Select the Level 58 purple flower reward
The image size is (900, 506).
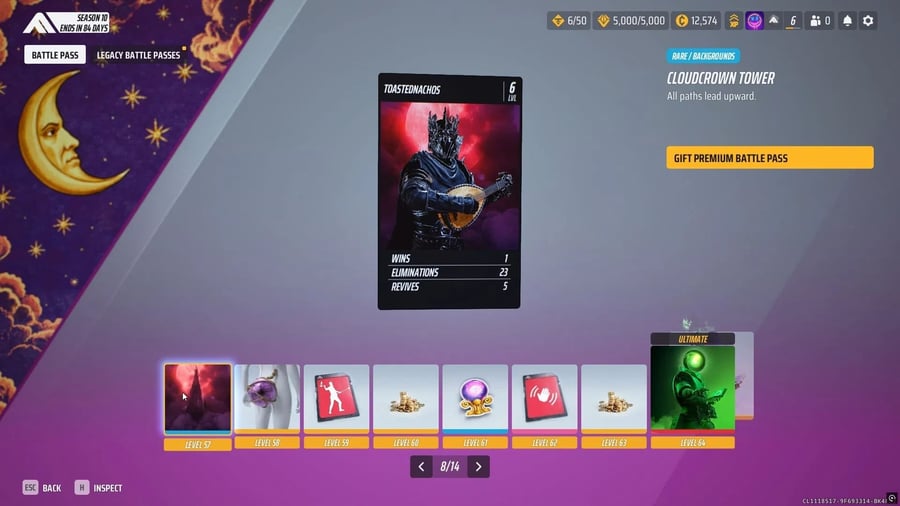tap(267, 399)
